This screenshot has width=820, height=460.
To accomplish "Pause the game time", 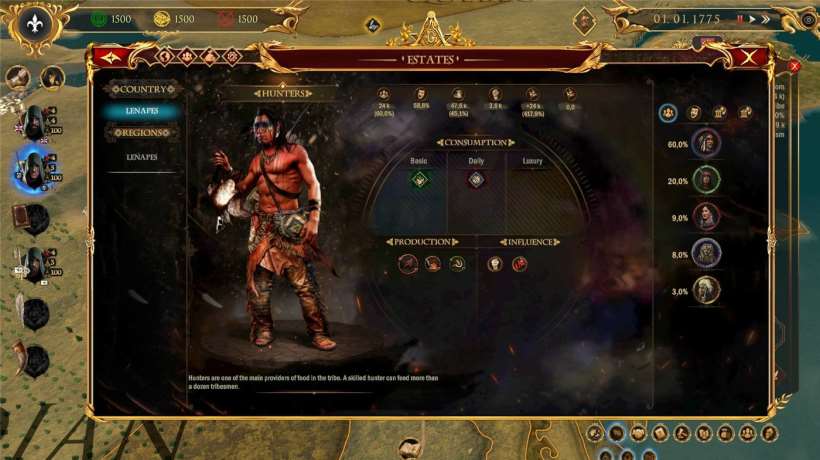I will (x=740, y=19).
